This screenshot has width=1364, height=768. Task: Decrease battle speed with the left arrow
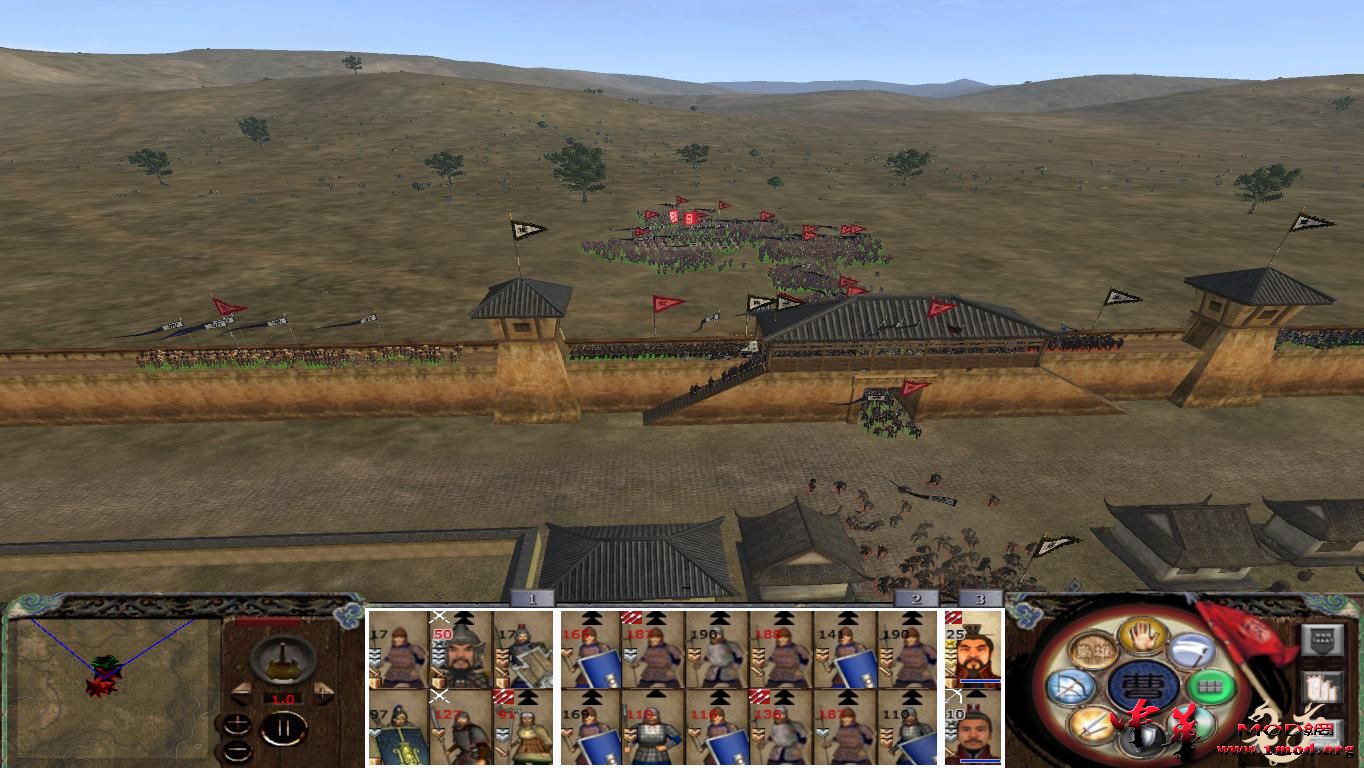pyautogui.click(x=243, y=692)
